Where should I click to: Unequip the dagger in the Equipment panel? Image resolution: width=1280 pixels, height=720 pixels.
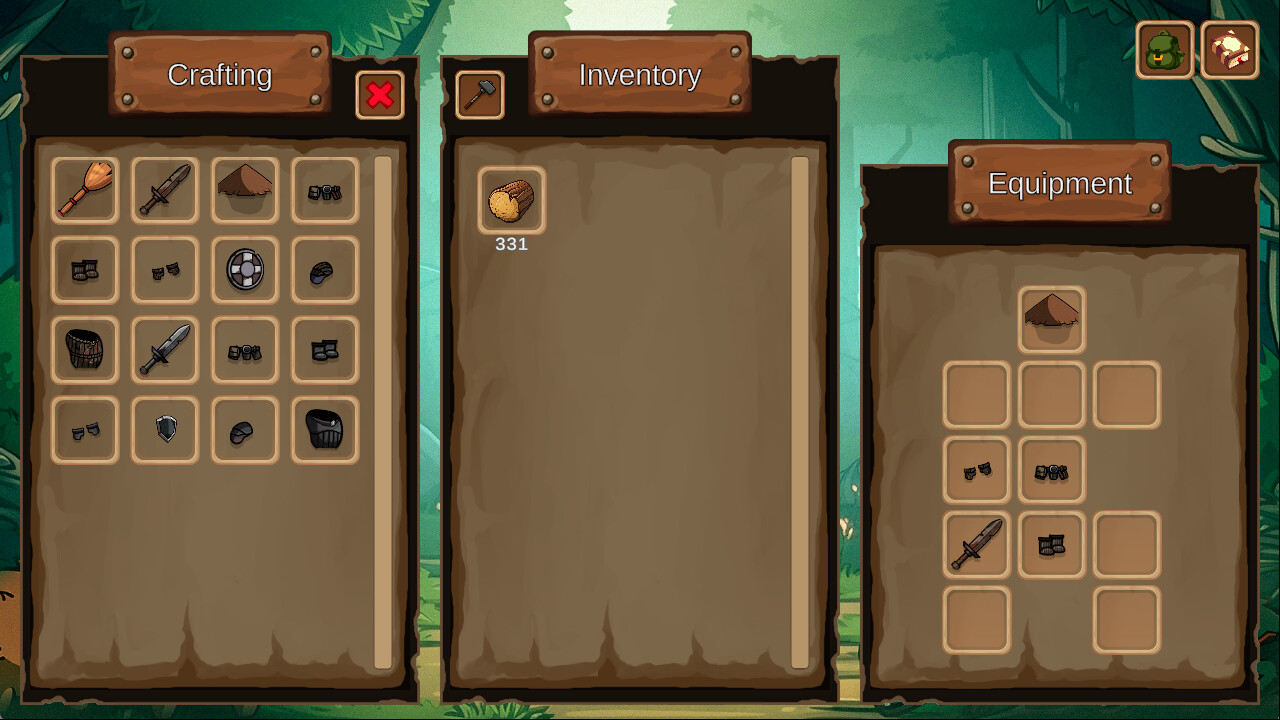[x=976, y=545]
